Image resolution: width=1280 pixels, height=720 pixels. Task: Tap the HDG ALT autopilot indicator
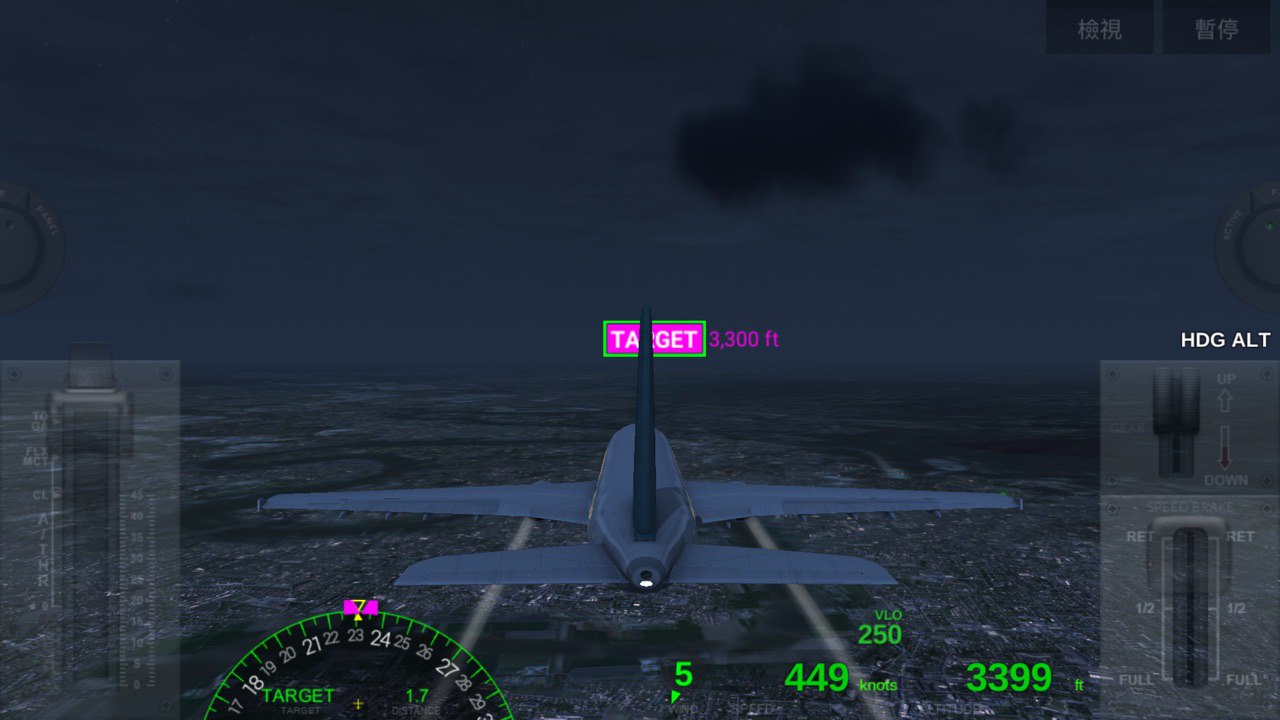pos(1224,340)
